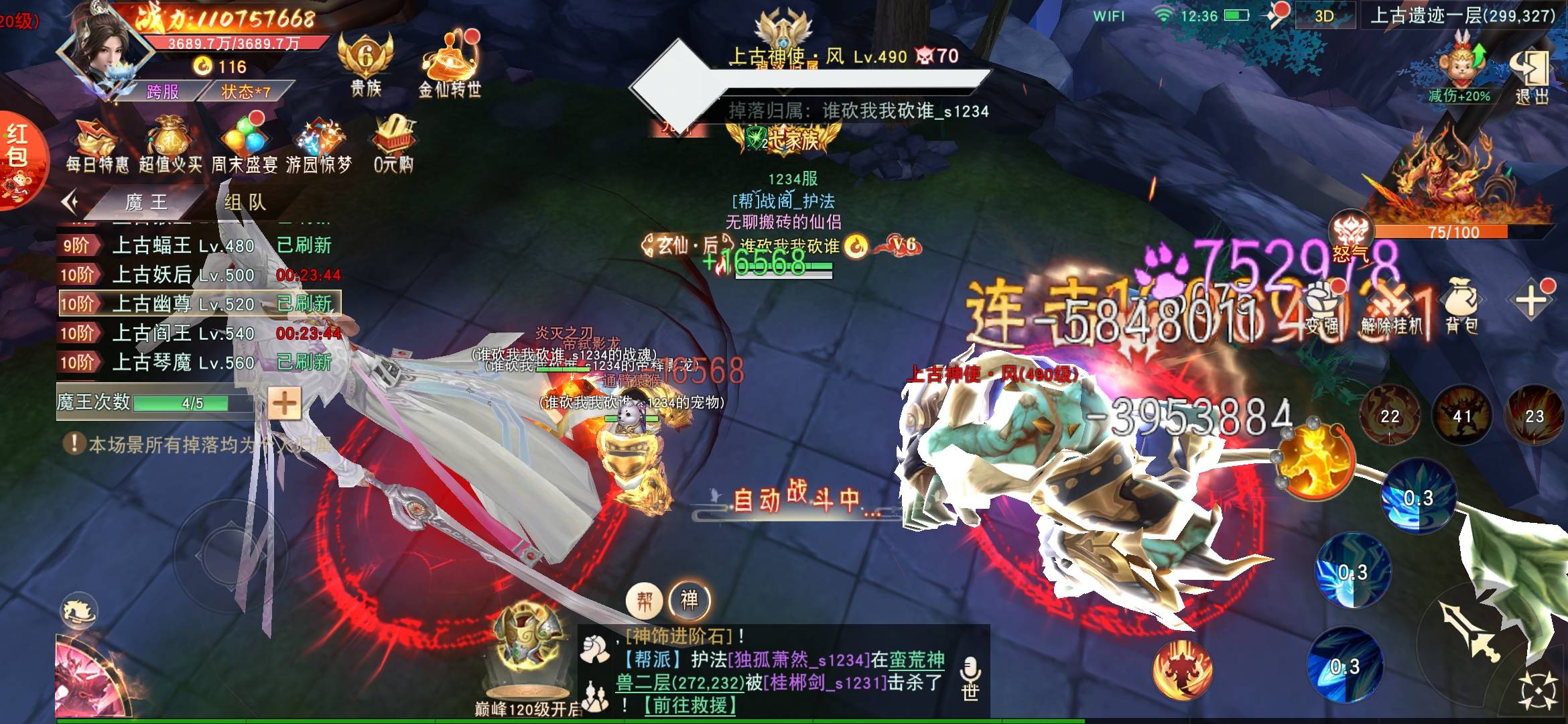Switch to the 组队 team tab
The height and width of the screenshot is (724, 1568).
point(245,202)
